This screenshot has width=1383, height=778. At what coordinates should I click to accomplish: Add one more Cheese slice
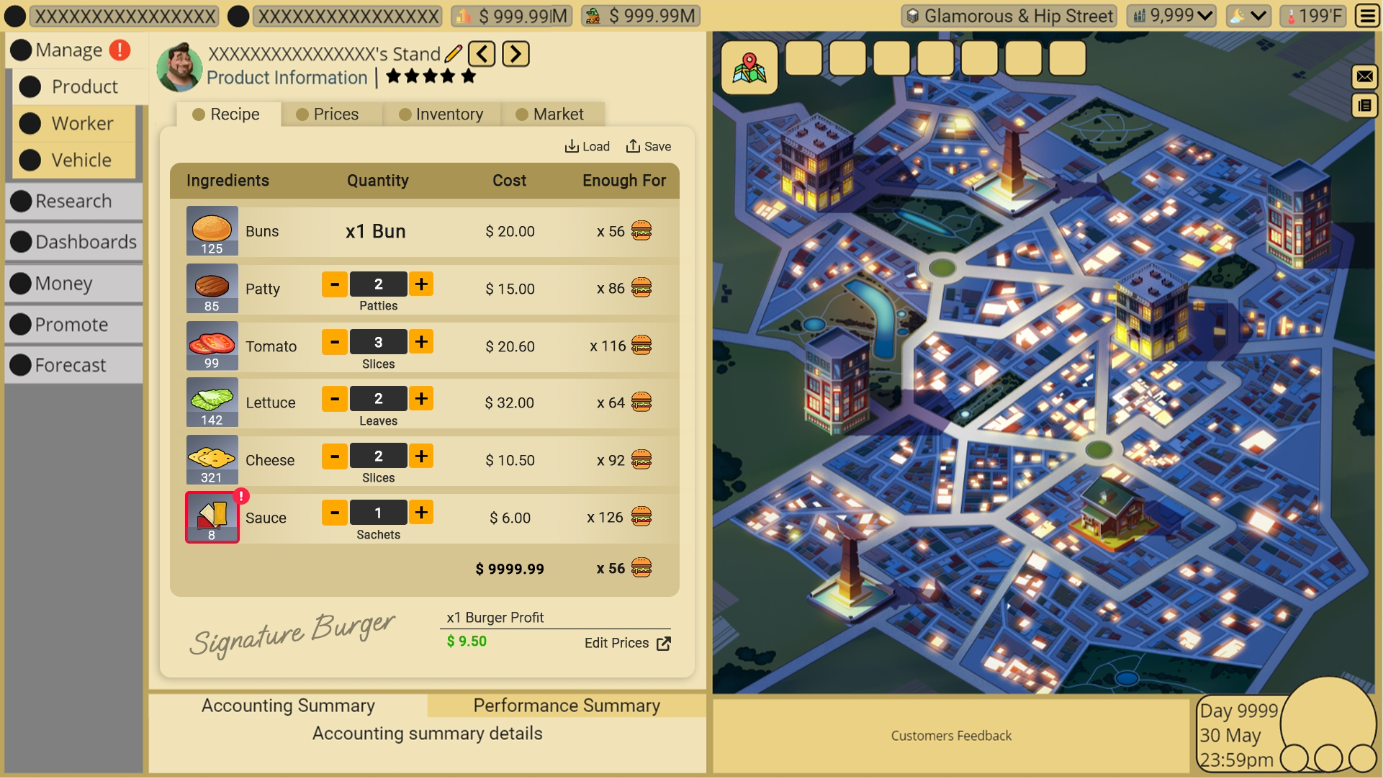pyautogui.click(x=422, y=456)
